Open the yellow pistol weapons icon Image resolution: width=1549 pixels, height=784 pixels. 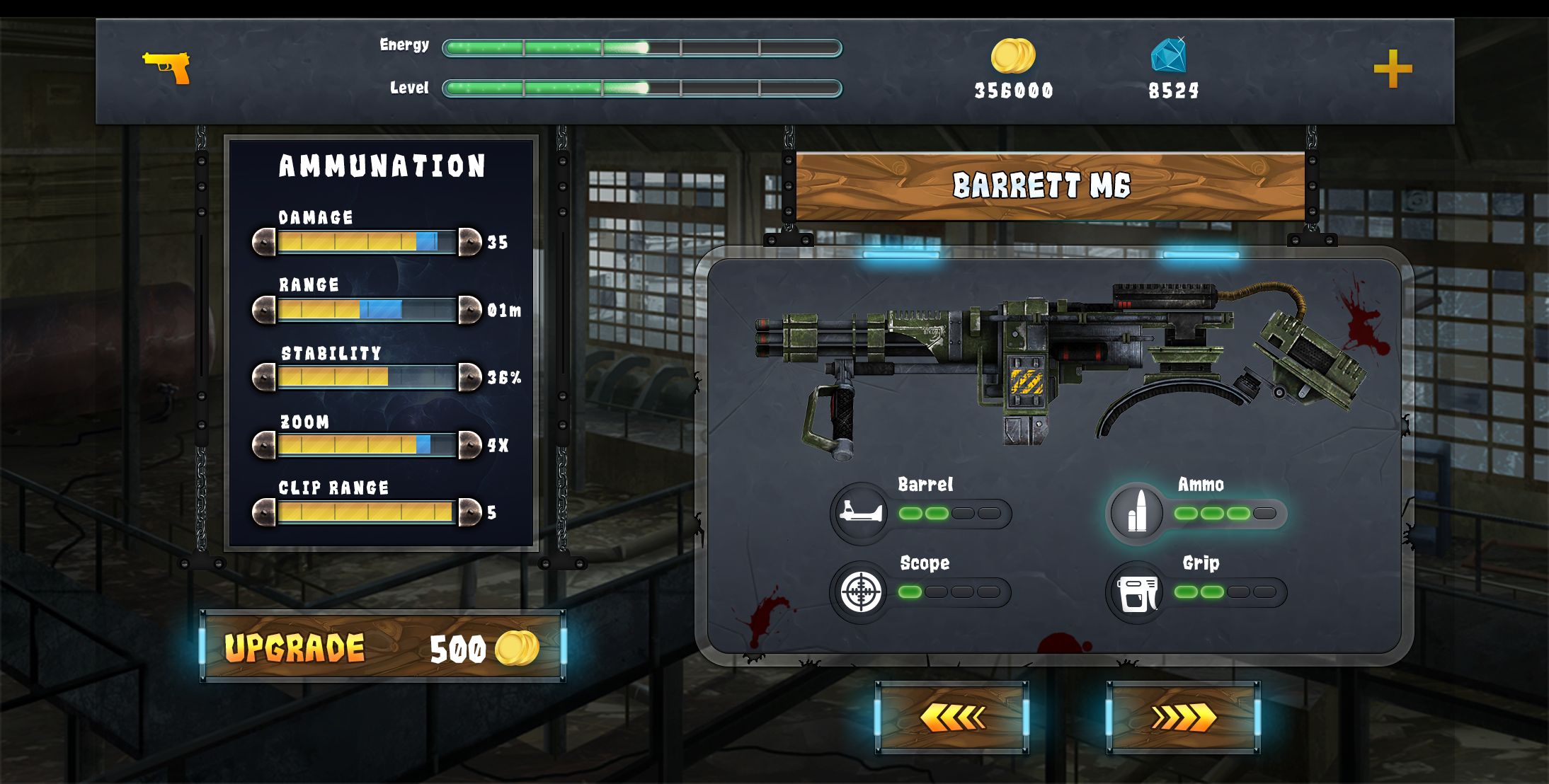coord(167,68)
